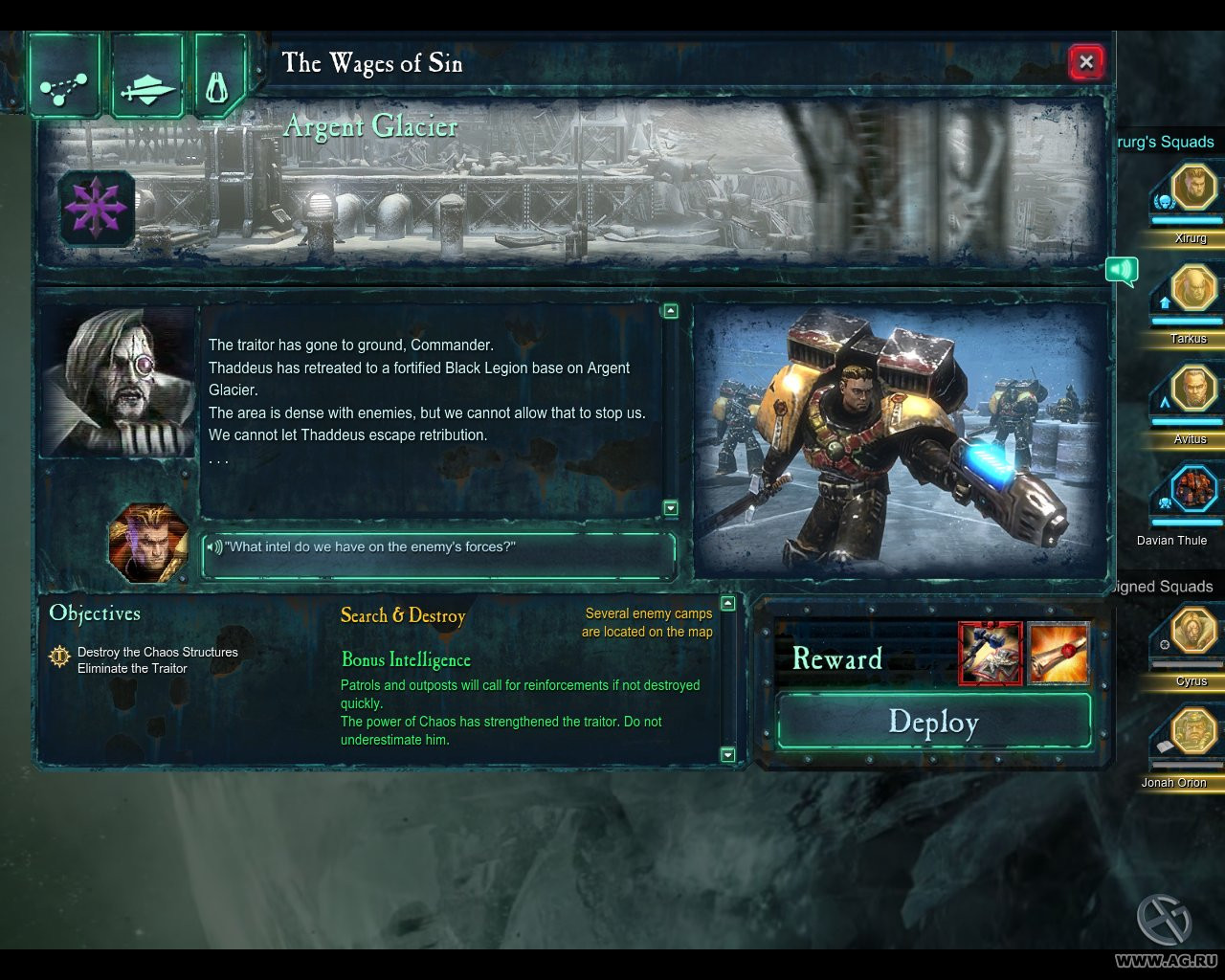Click the scroll-and-ring reward icon

pos(1058,654)
